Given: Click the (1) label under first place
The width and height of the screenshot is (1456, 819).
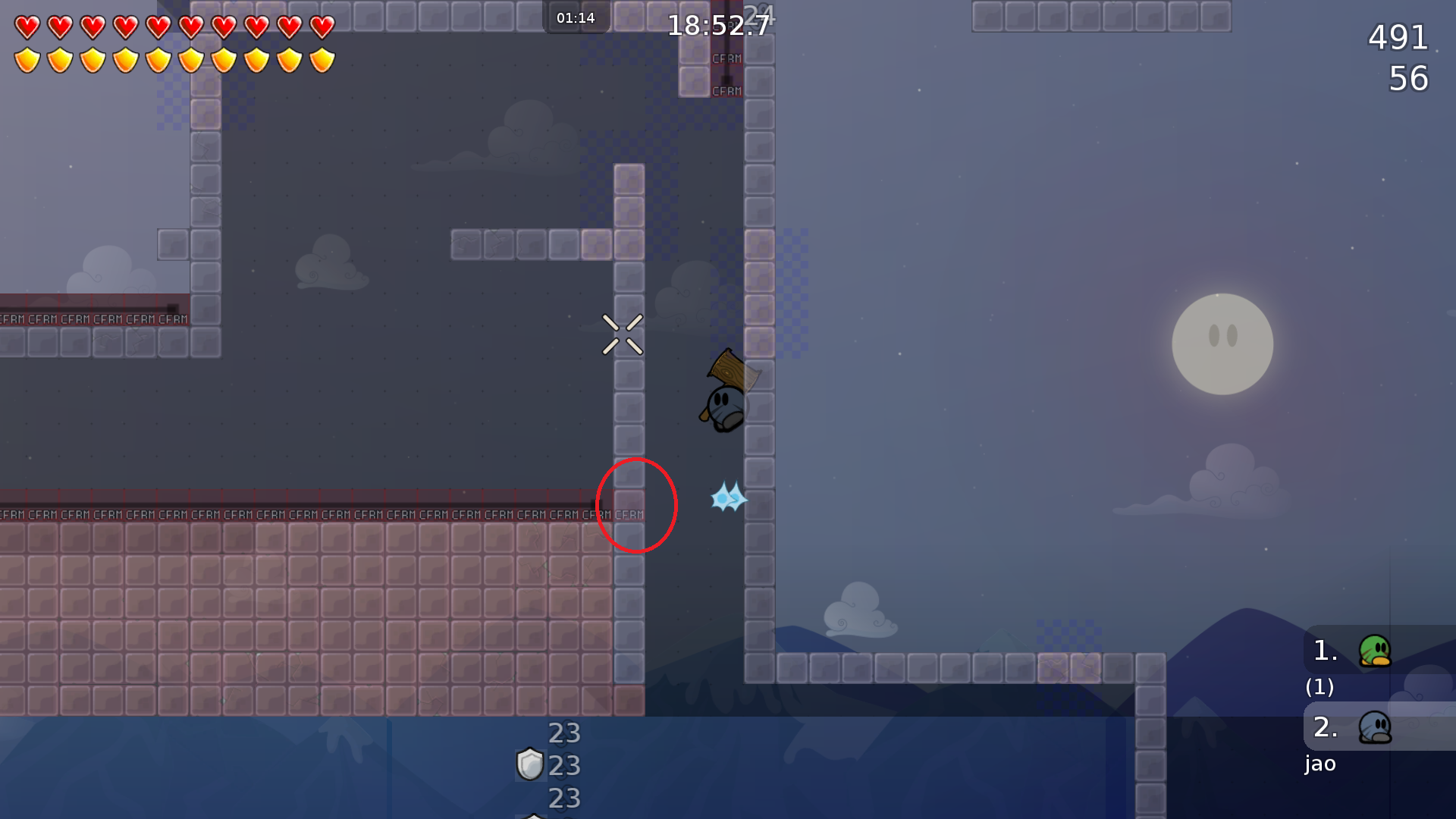Looking at the screenshot, I should click(x=1319, y=688).
